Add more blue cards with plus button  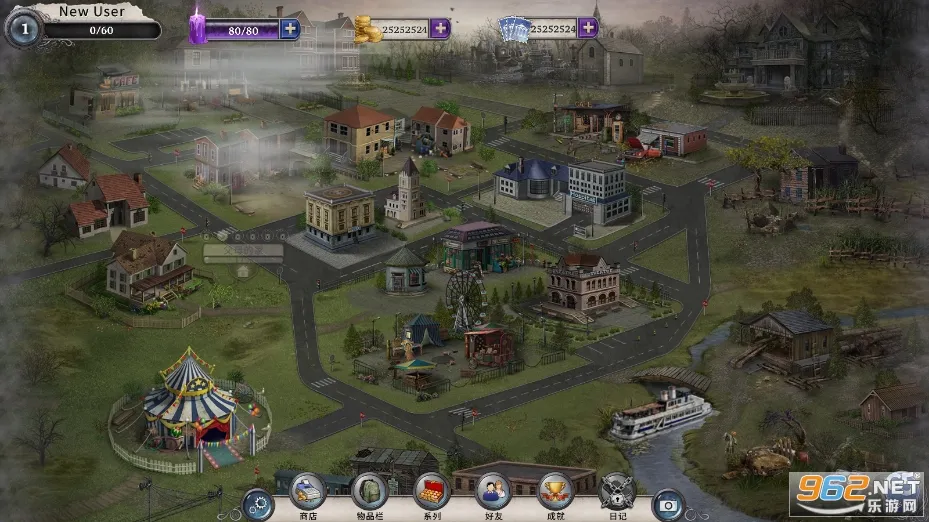(588, 28)
